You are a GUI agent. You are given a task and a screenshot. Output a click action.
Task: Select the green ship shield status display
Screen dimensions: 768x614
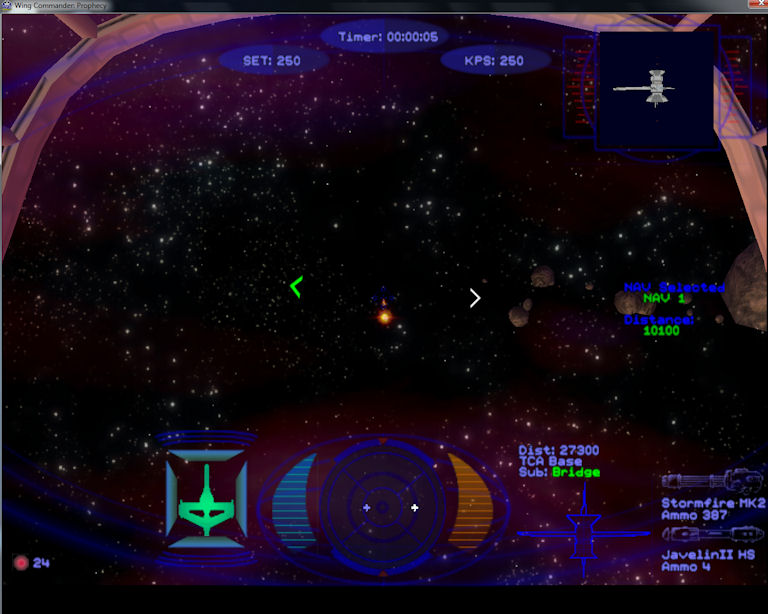[x=206, y=498]
